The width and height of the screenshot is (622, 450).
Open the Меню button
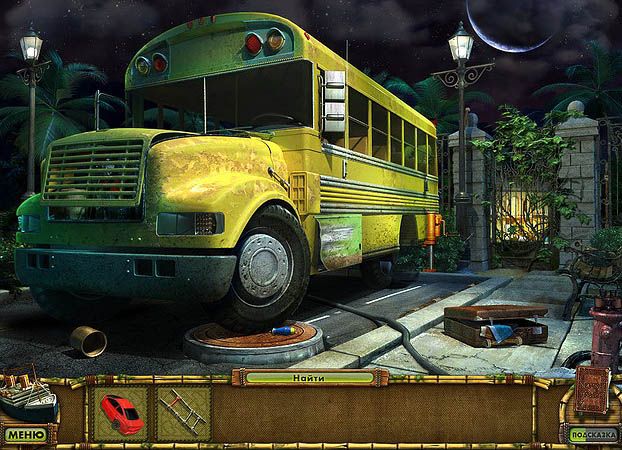coord(25,435)
